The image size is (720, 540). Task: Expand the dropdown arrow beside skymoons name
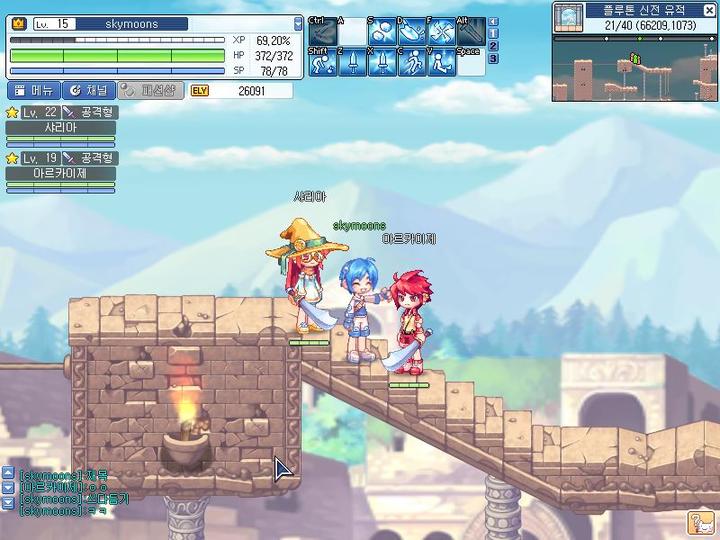click(298, 24)
